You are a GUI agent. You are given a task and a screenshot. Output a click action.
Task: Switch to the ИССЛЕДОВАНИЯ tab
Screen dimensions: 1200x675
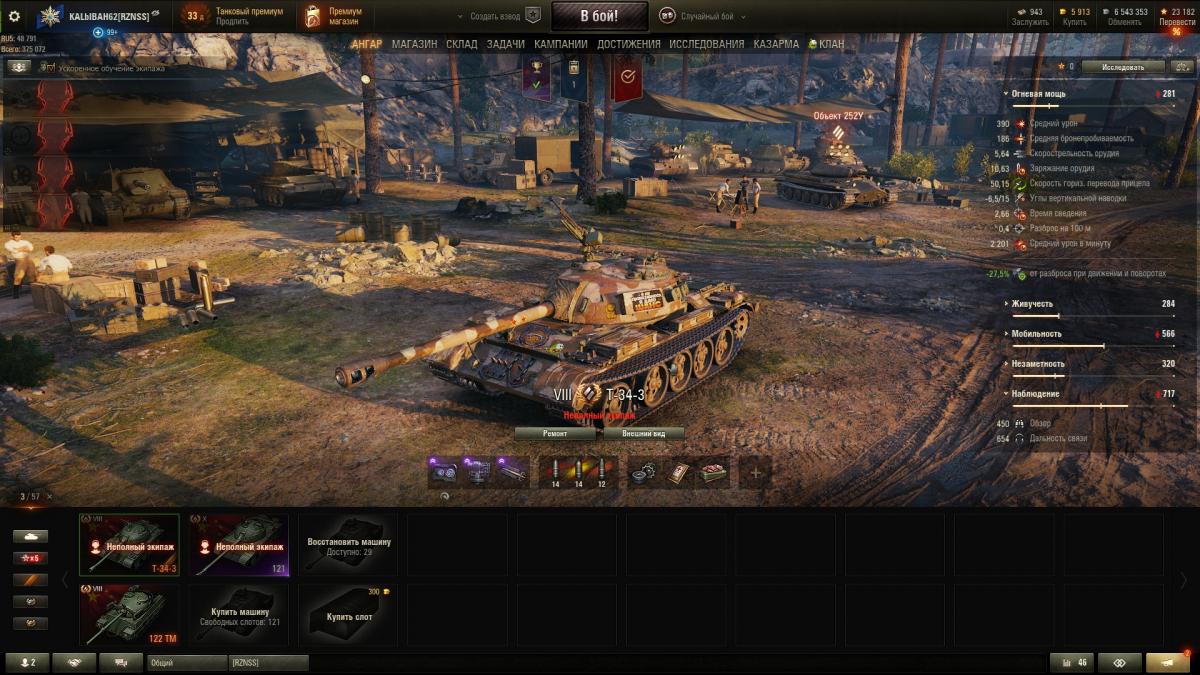(x=706, y=44)
